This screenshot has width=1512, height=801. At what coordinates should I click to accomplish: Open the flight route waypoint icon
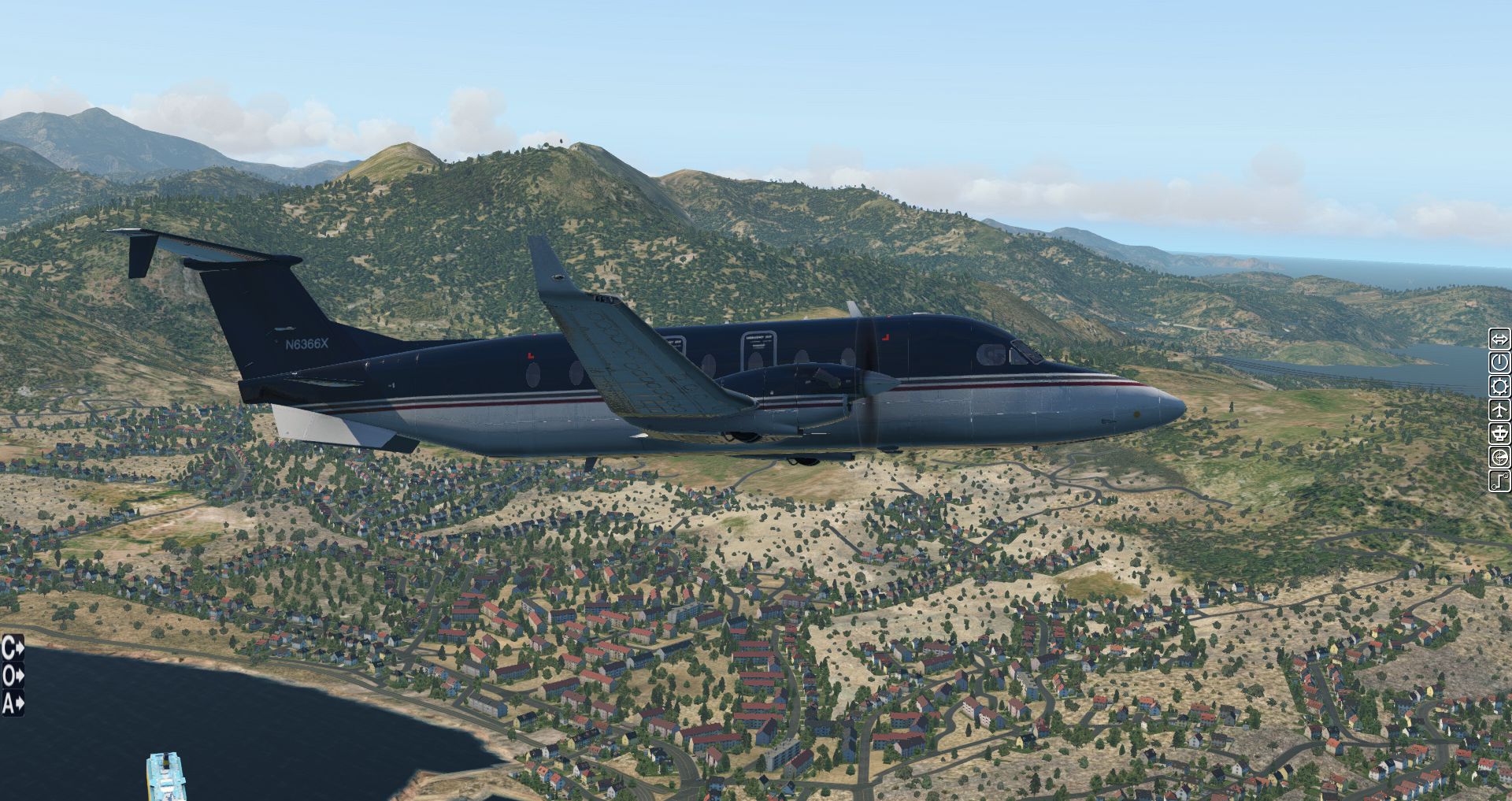coord(1499,480)
